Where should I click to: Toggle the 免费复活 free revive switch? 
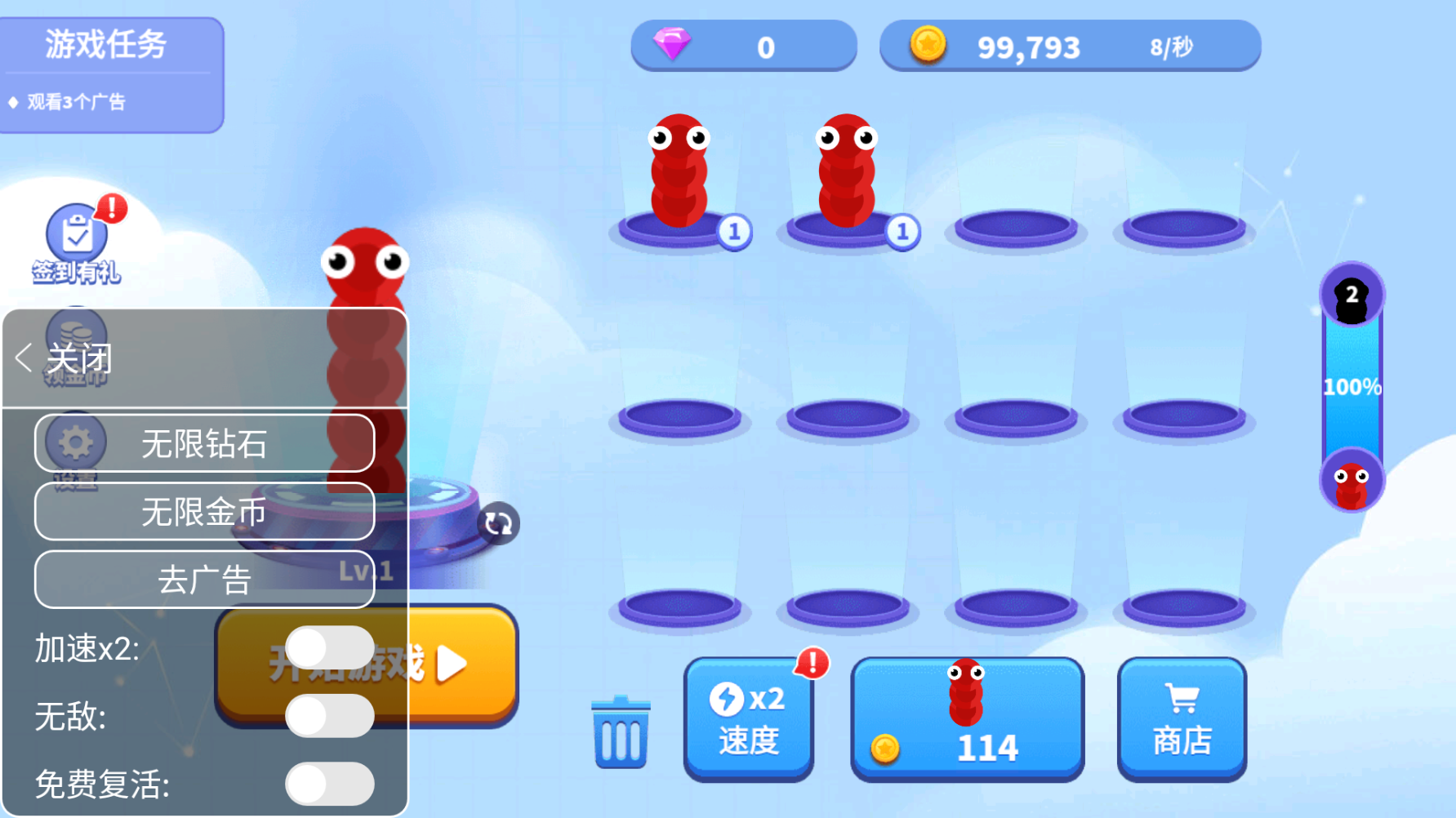[x=330, y=784]
